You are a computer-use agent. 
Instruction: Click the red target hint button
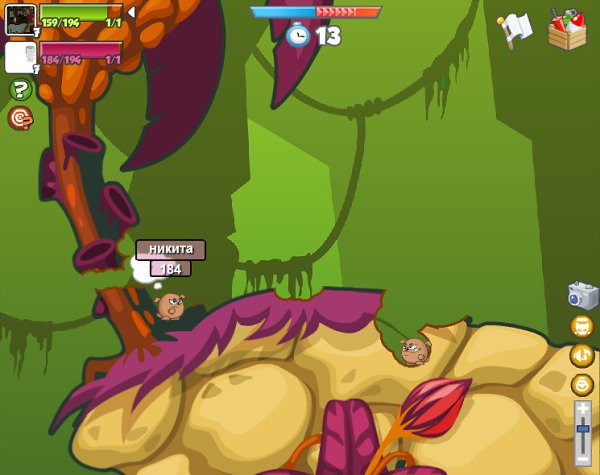point(20,118)
